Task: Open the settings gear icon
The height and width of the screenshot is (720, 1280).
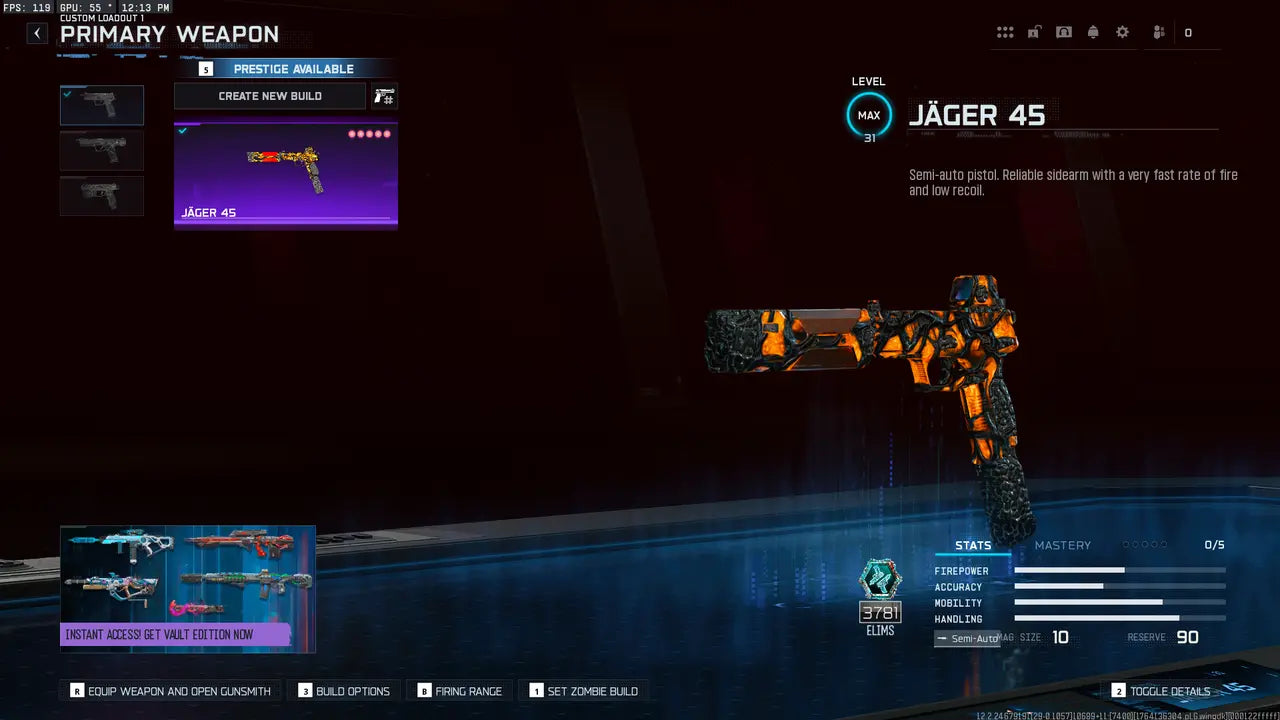Action: [x=1122, y=31]
